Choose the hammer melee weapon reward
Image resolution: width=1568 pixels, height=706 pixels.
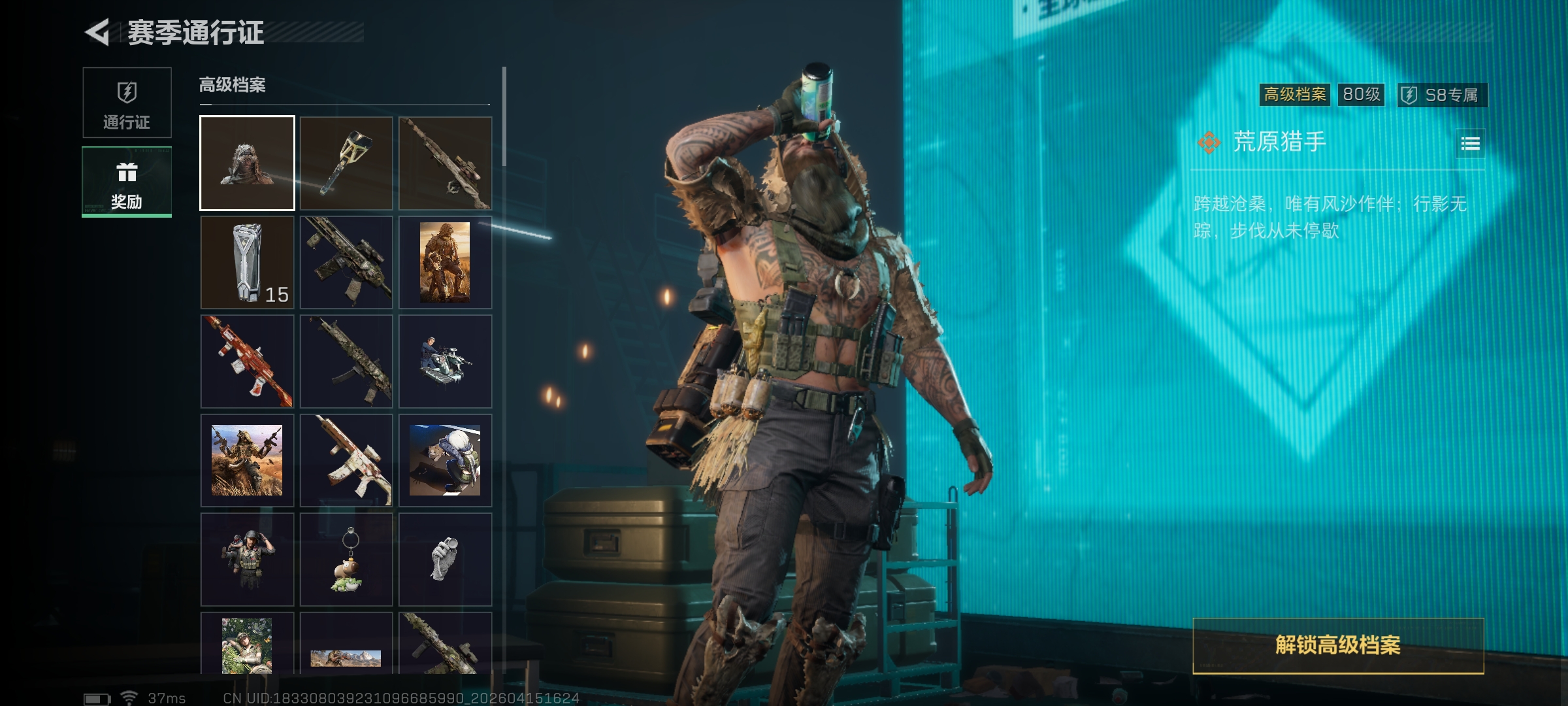[346, 163]
